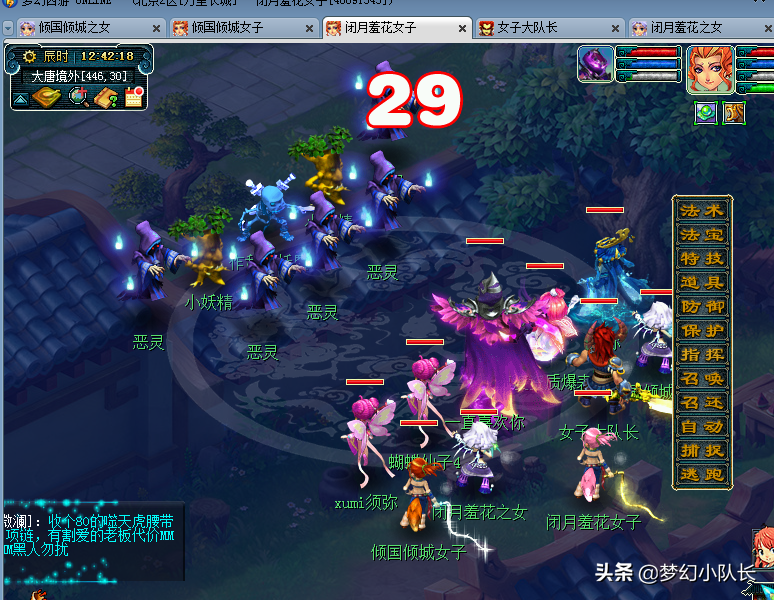Click the purple pet portrait
Viewport: 774px width, 600px height.
click(x=596, y=65)
